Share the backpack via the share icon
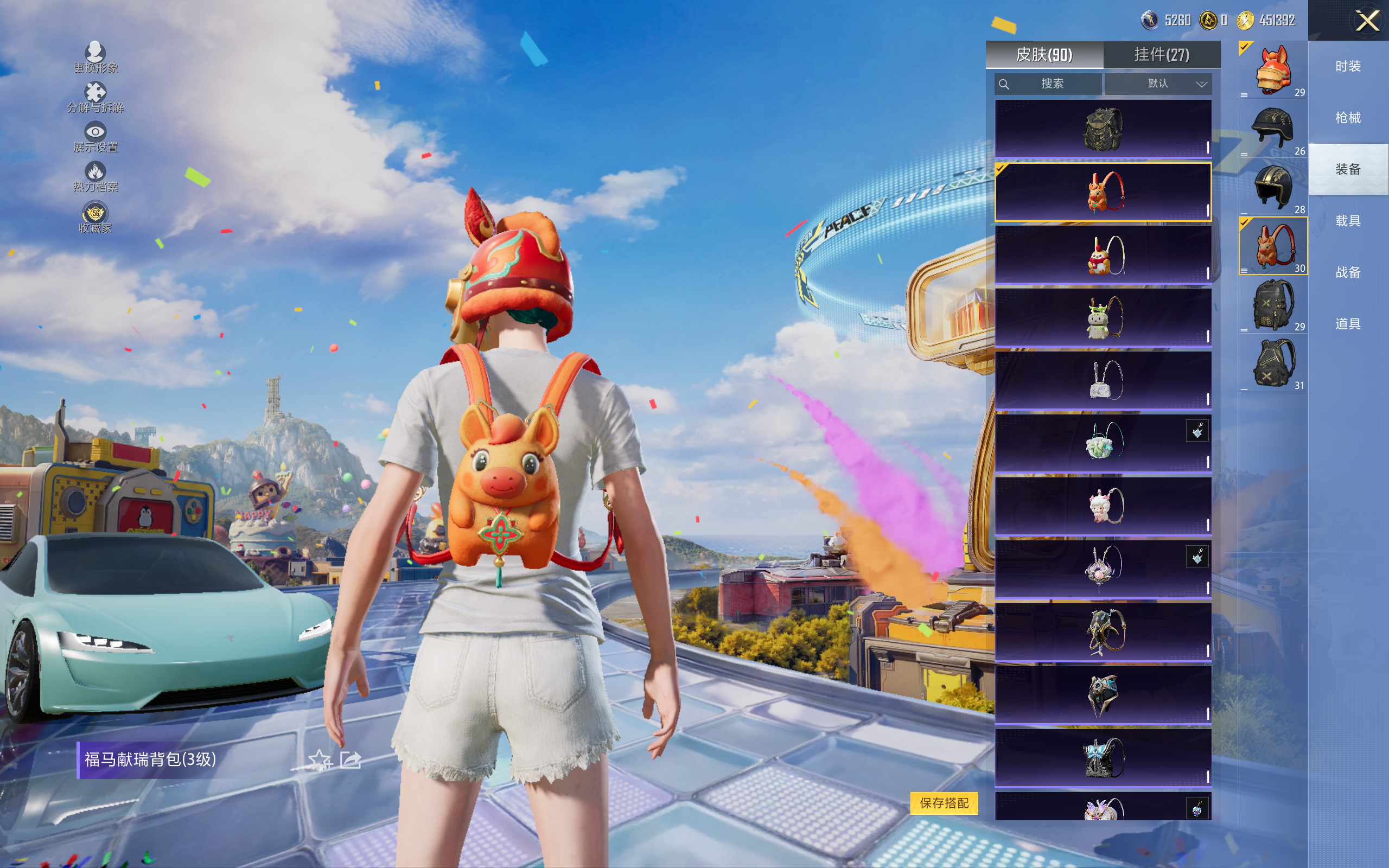 [350, 759]
